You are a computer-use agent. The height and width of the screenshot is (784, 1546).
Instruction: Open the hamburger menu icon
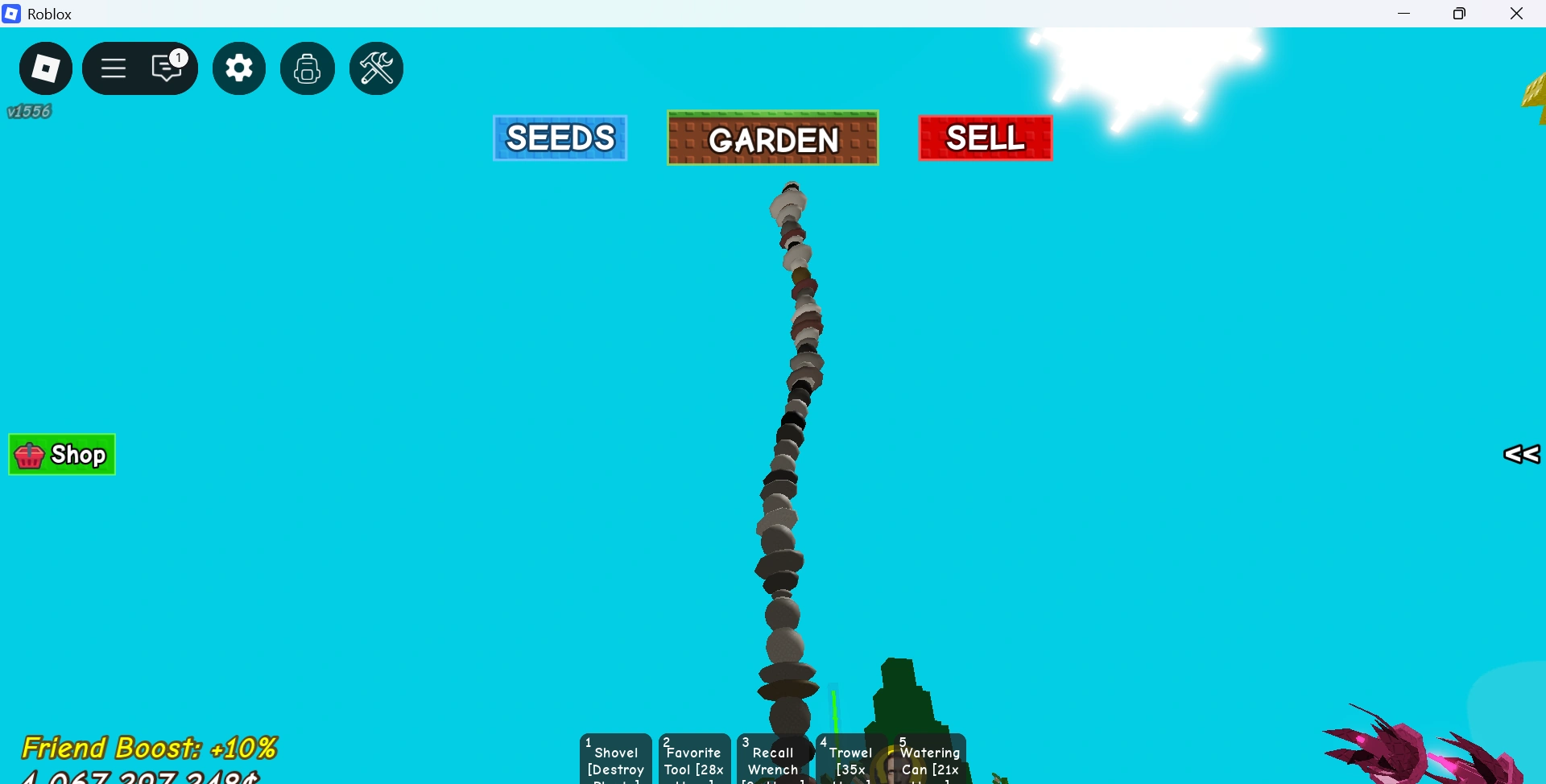113,68
